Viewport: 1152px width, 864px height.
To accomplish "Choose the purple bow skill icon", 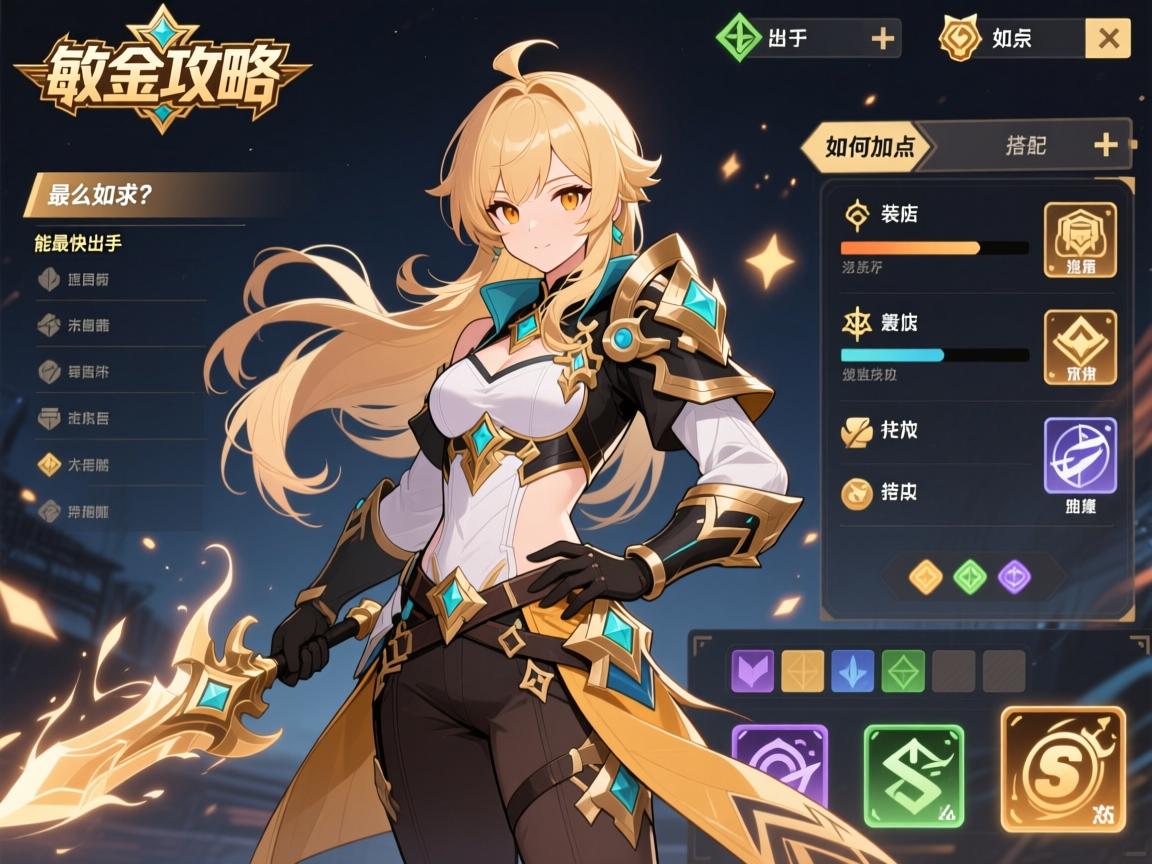I will [x=1080, y=456].
